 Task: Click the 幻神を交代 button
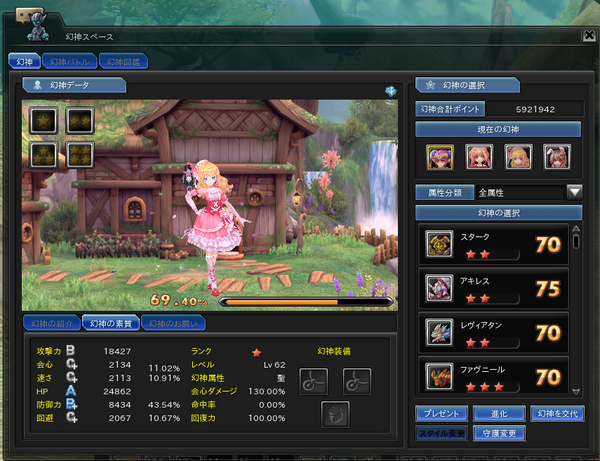pos(556,413)
